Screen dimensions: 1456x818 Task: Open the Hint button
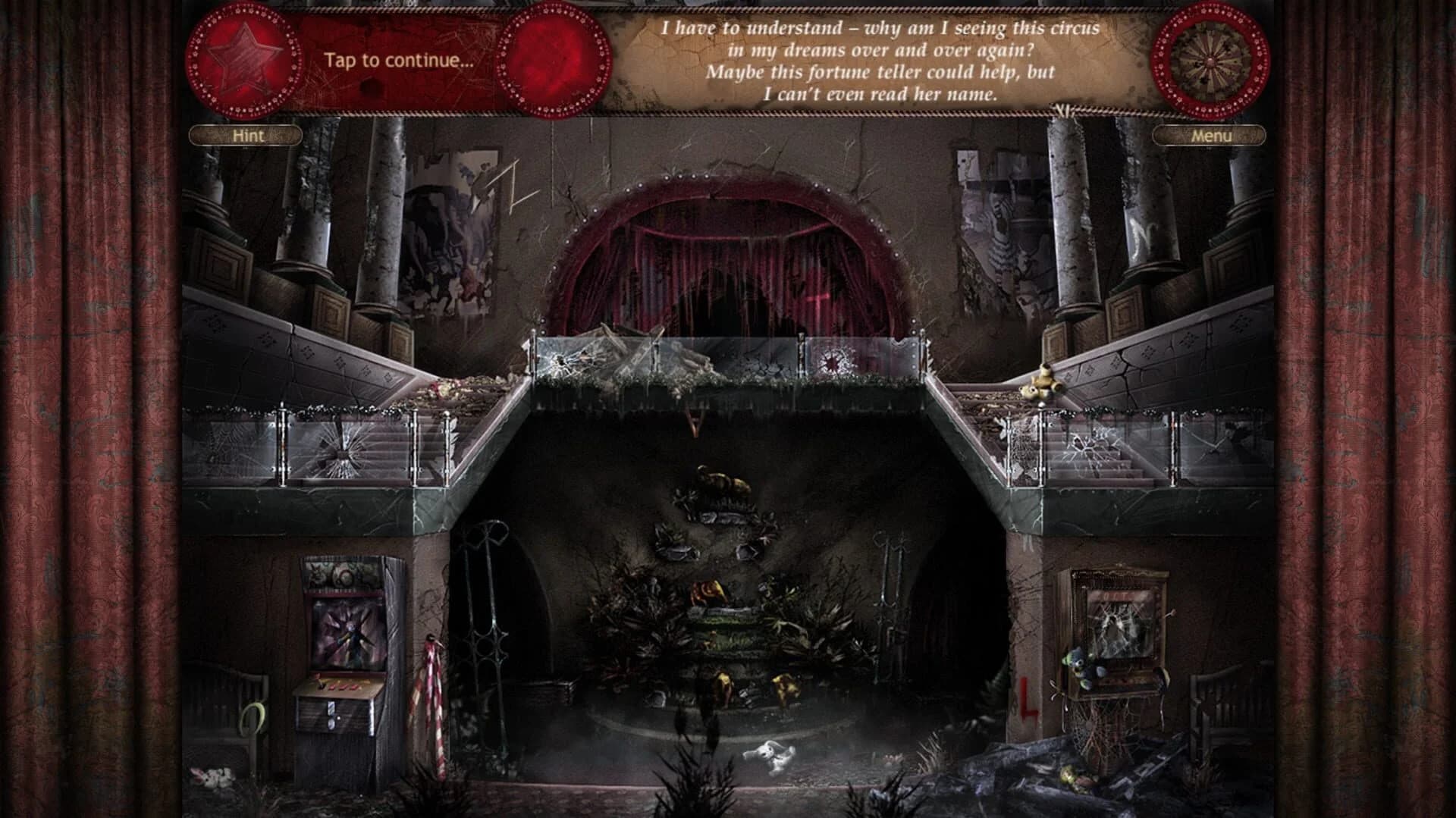pos(246,136)
